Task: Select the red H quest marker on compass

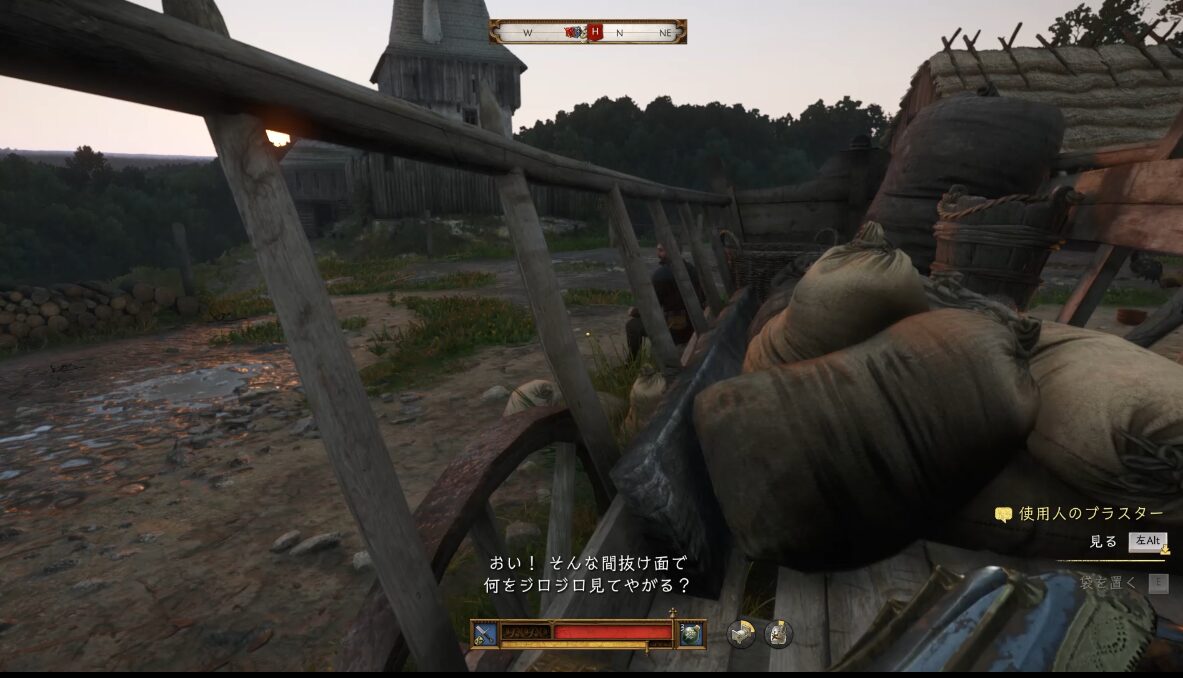Action: coord(596,32)
